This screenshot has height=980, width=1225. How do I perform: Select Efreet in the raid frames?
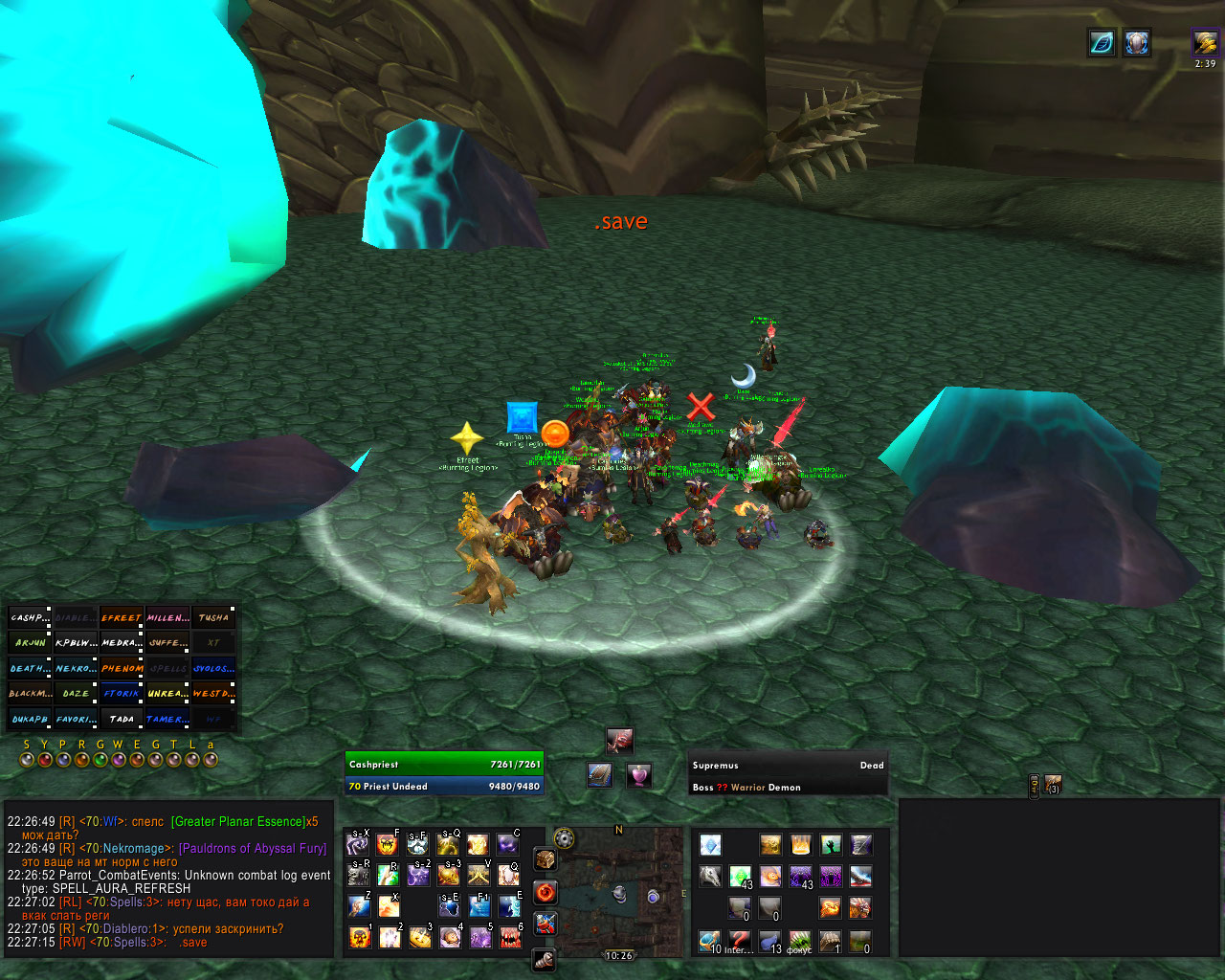(122, 618)
